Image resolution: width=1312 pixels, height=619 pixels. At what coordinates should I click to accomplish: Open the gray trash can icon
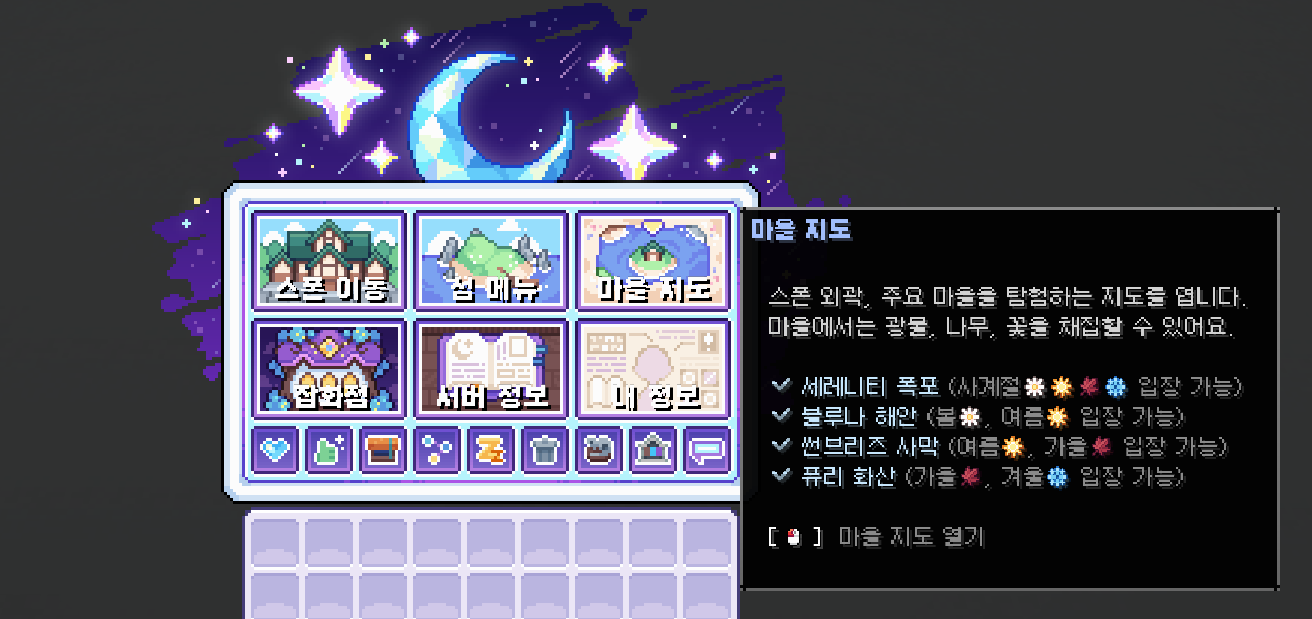[545, 450]
